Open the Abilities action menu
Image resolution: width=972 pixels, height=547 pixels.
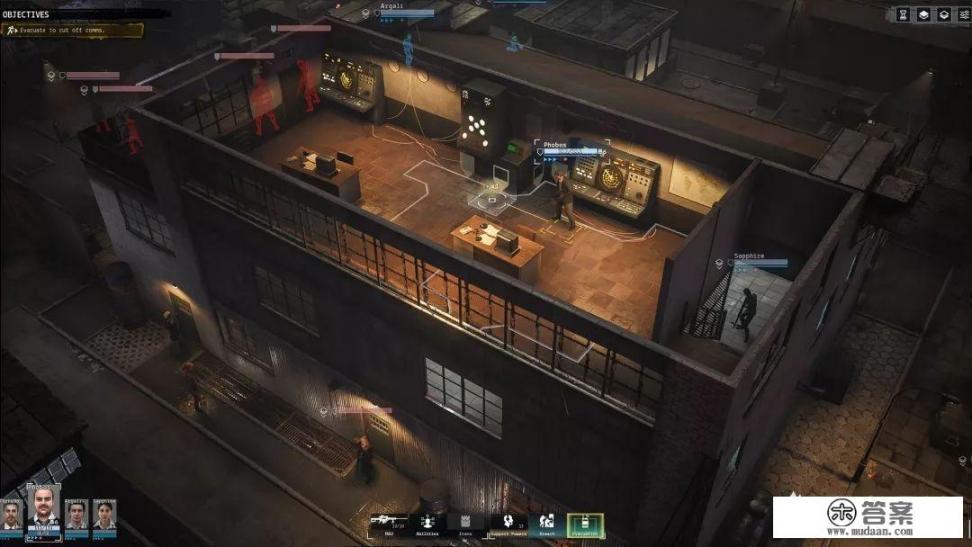tap(427, 521)
